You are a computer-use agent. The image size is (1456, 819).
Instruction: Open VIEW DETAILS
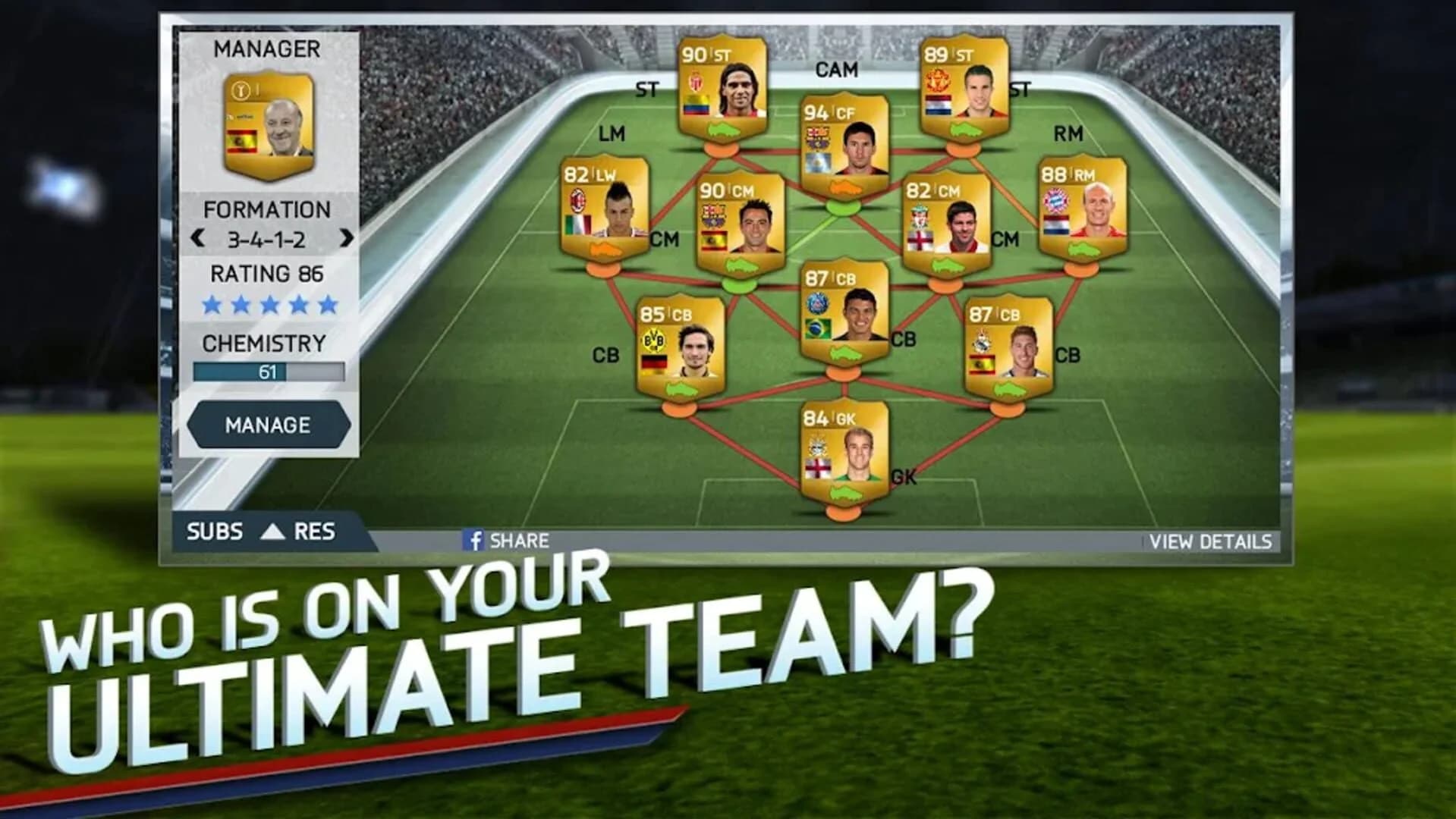(1210, 542)
